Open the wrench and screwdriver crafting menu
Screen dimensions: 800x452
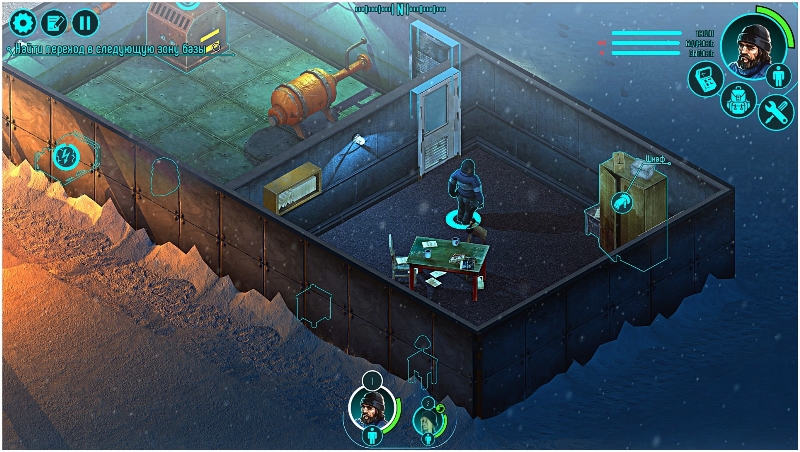(x=775, y=112)
